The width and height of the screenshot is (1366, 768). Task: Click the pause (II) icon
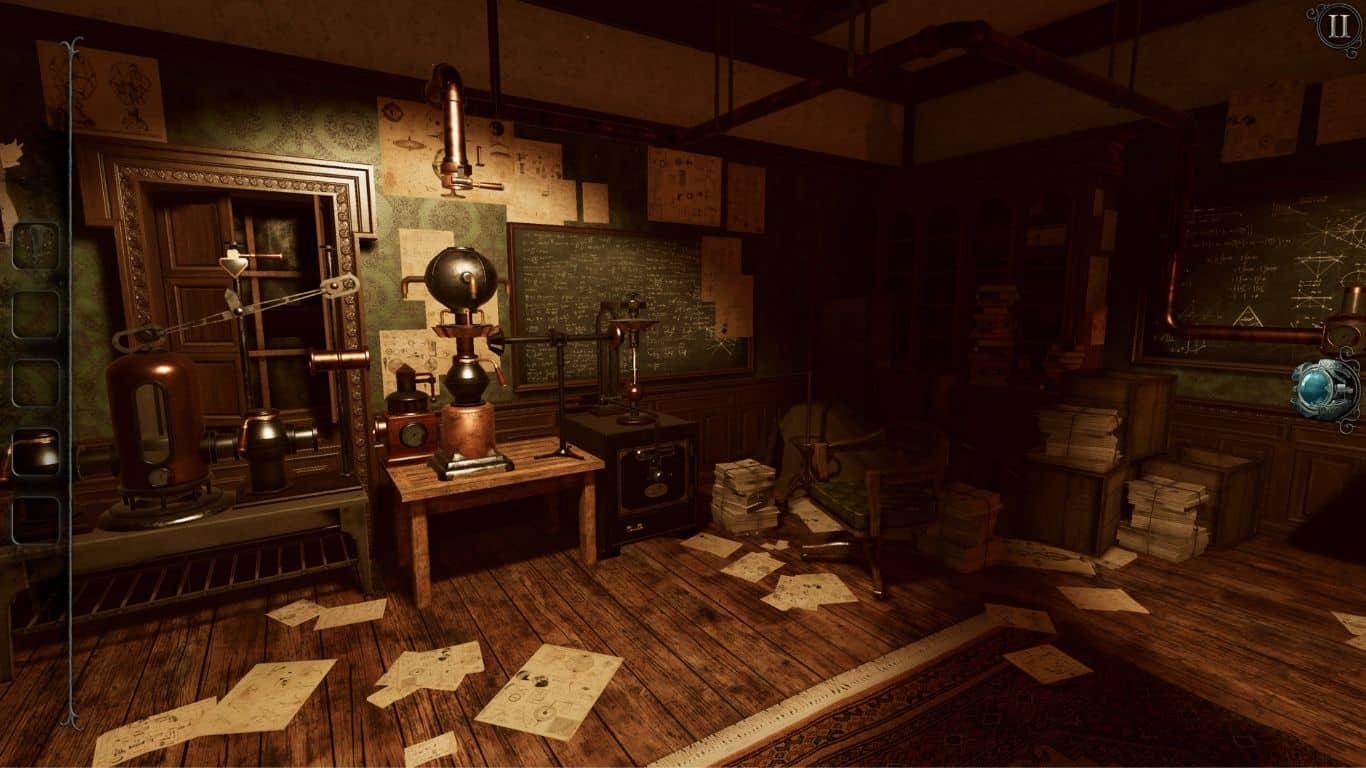[x=1337, y=28]
